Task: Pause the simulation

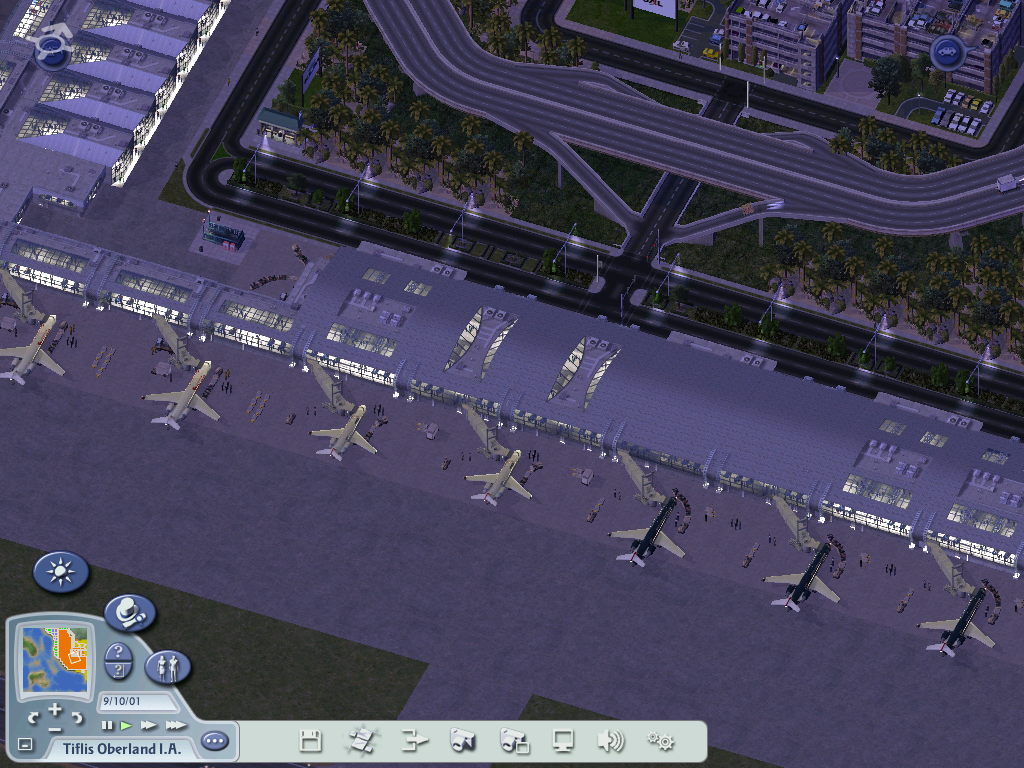Action: click(x=107, y=725)
